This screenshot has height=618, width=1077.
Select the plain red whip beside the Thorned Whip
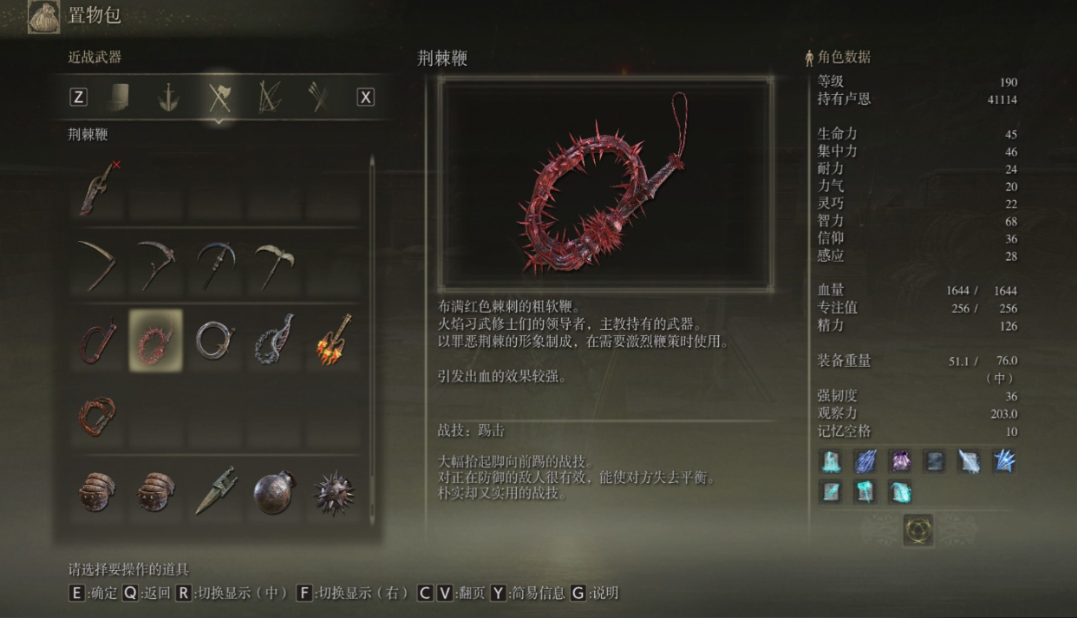[x=97, y=339]
